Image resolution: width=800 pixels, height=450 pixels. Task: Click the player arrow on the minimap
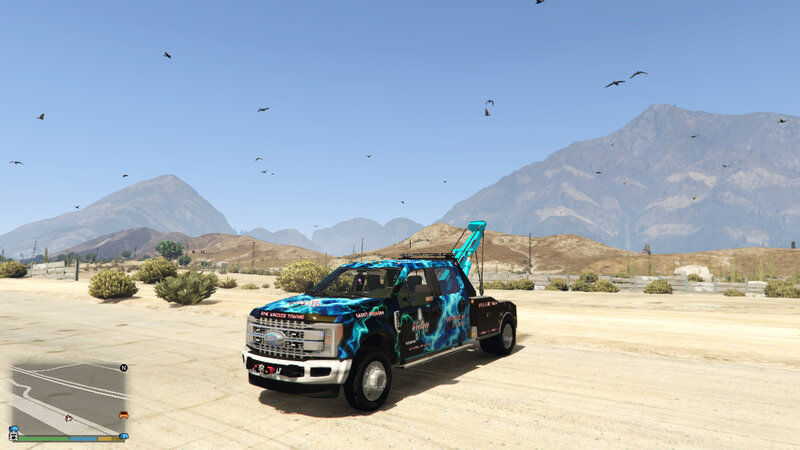coord(68,417)
